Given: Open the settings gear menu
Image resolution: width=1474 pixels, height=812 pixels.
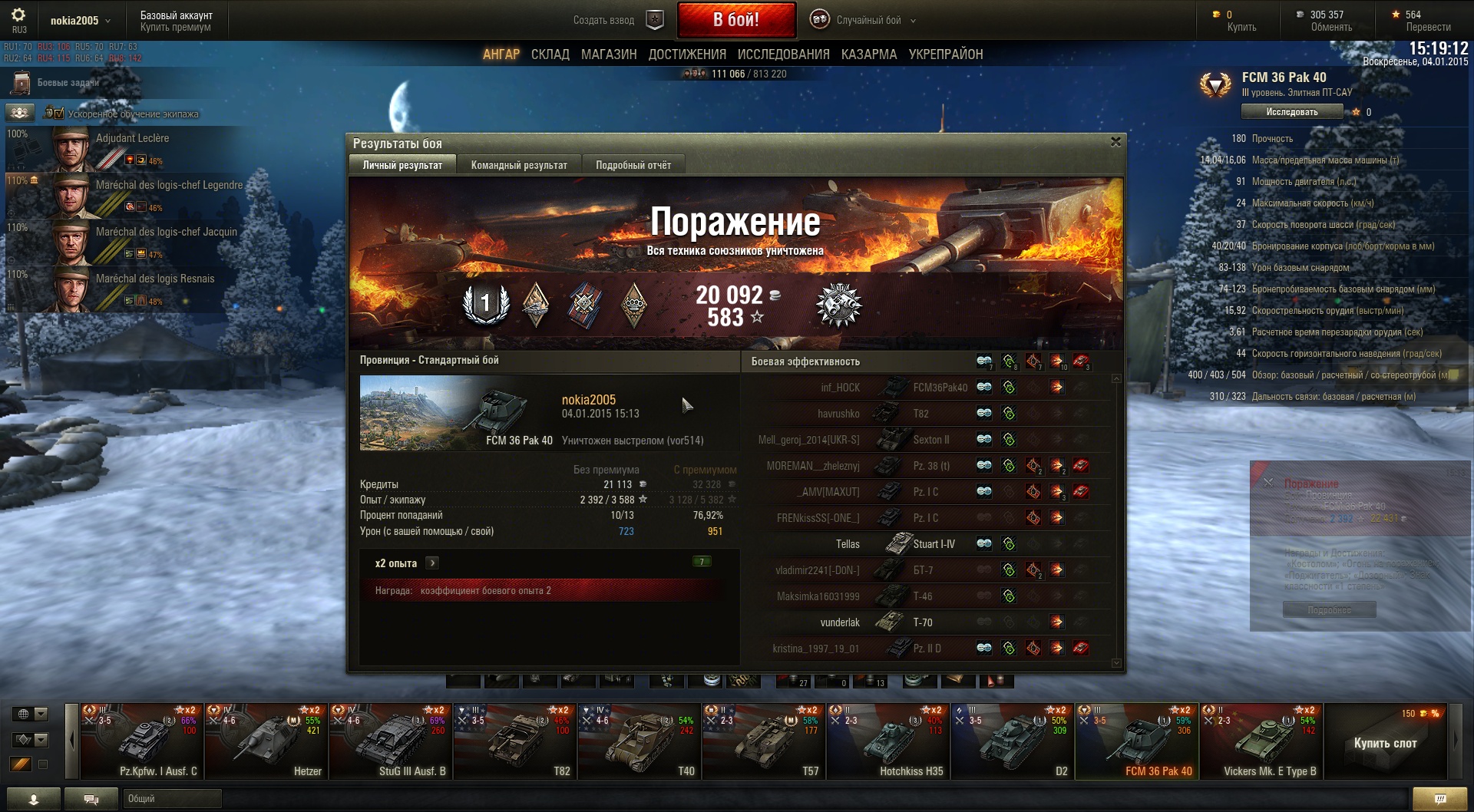Looking at the screenshot, I should click(18, 15).
